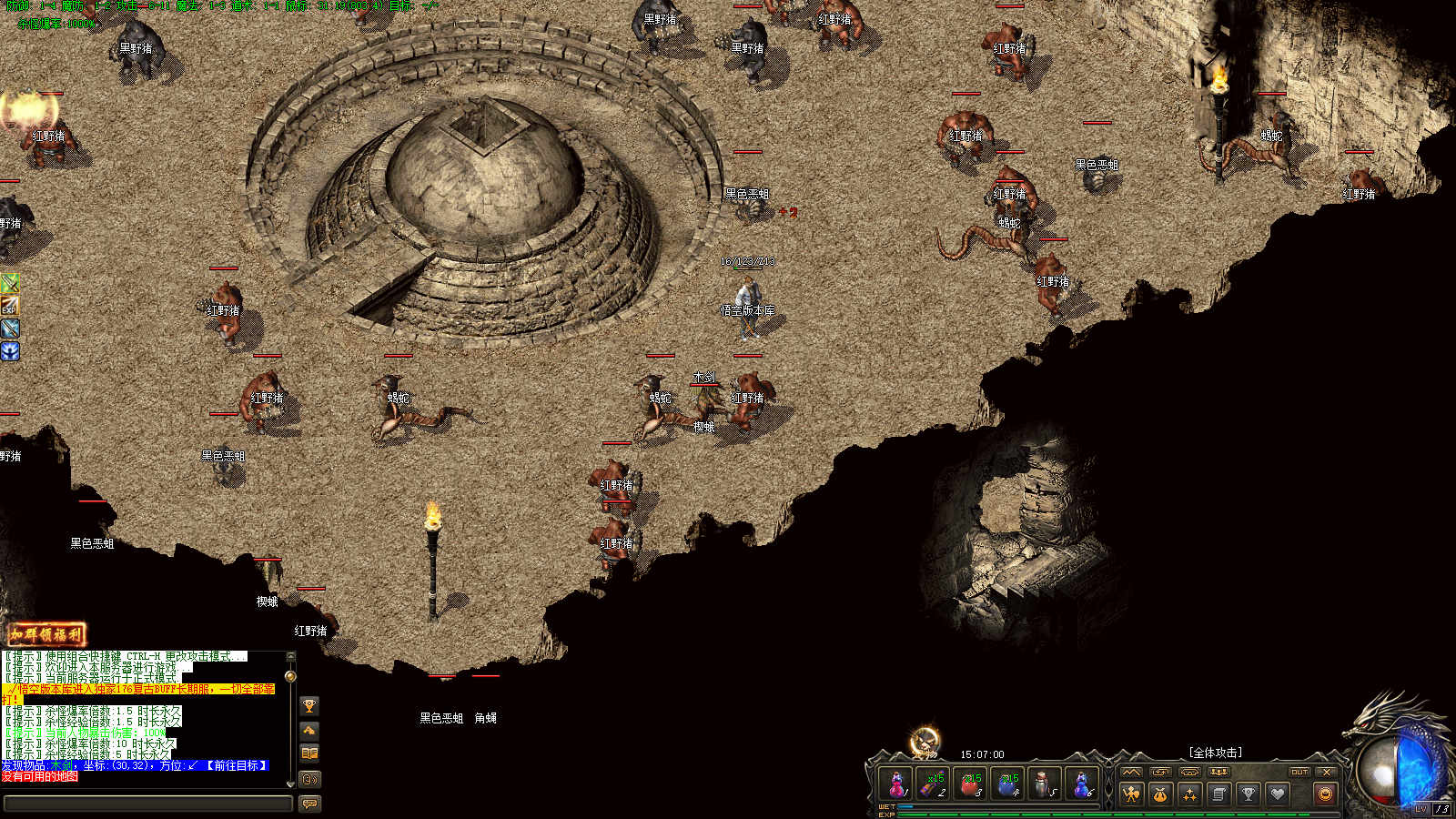Viewport: 1456px width, 819px height.
Task: Open the skills panel with sparkle icon
Action: 1189,794
